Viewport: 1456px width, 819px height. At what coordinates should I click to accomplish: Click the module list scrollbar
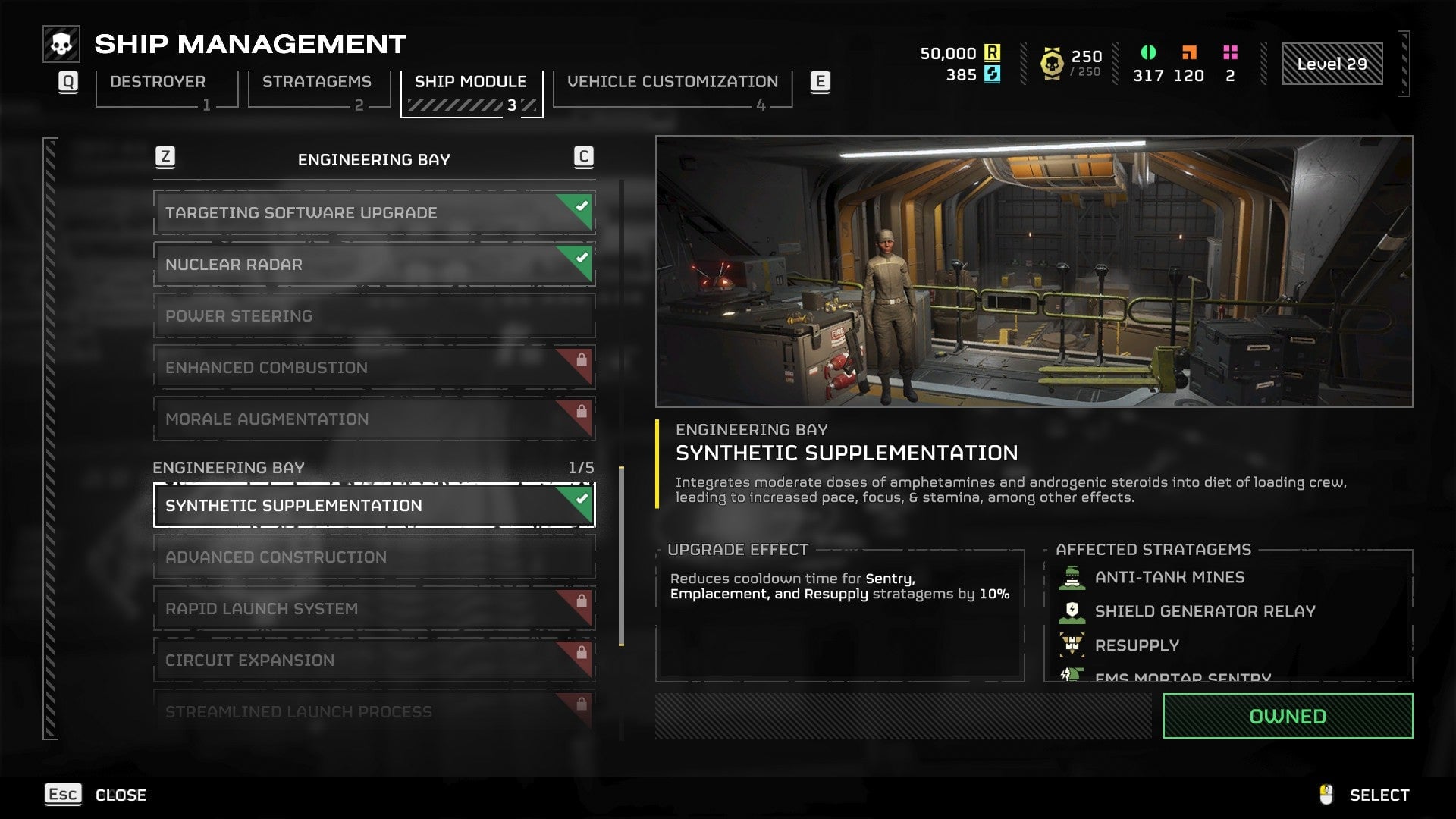622,556
